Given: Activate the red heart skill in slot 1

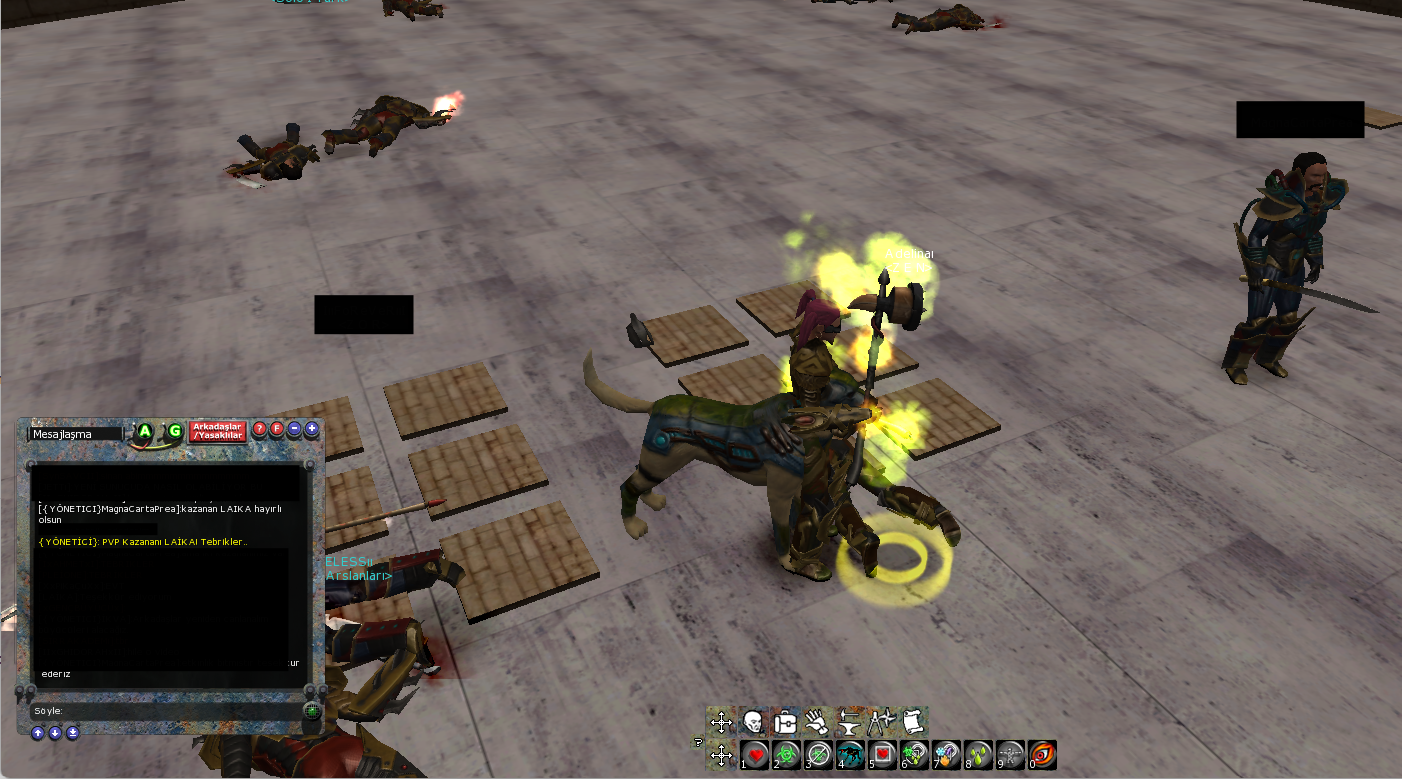Looking at the screenshot, I should coord(755,755).
